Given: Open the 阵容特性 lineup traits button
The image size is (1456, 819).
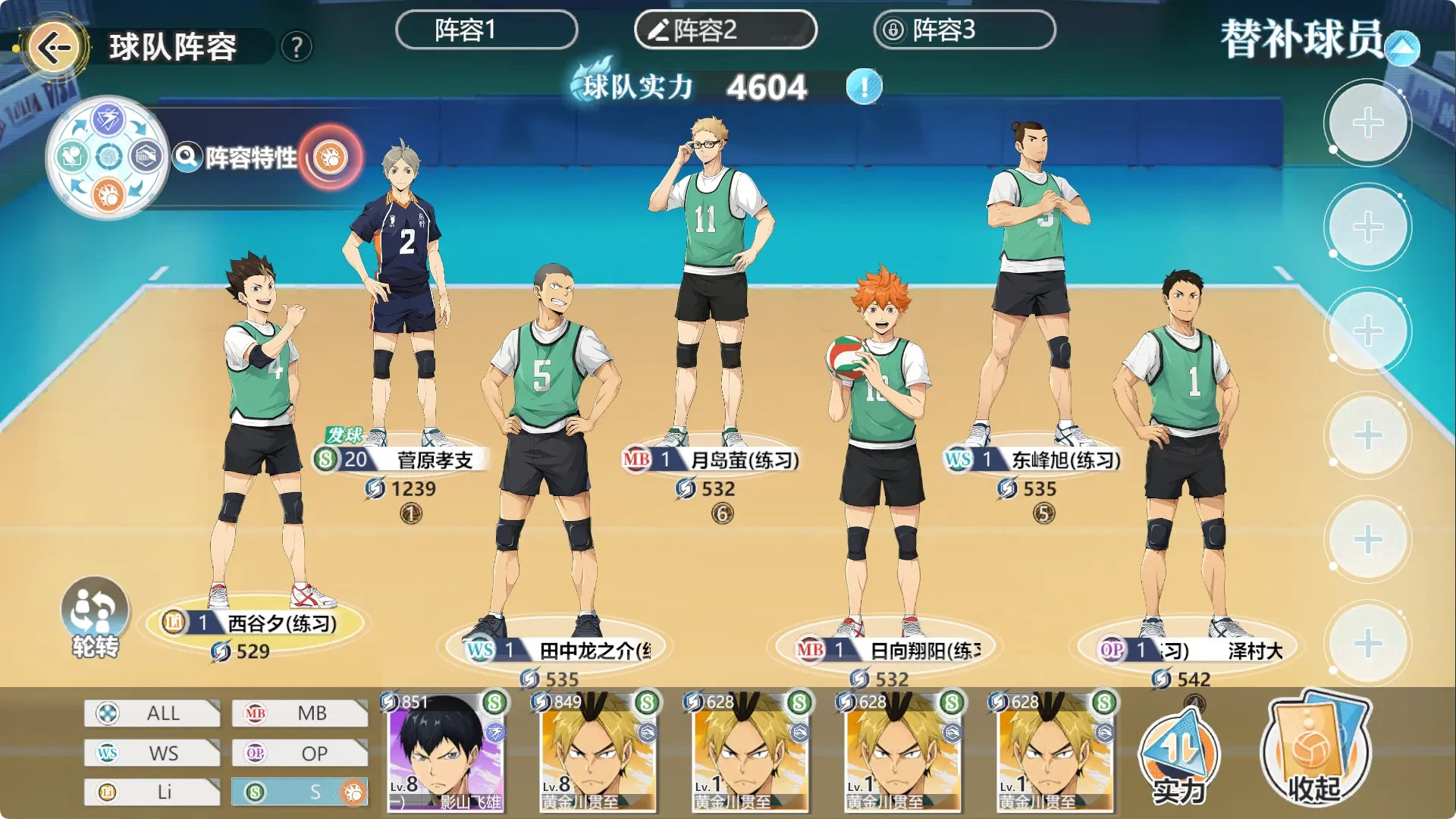Looking at the screenshot, I should [250, 158].
